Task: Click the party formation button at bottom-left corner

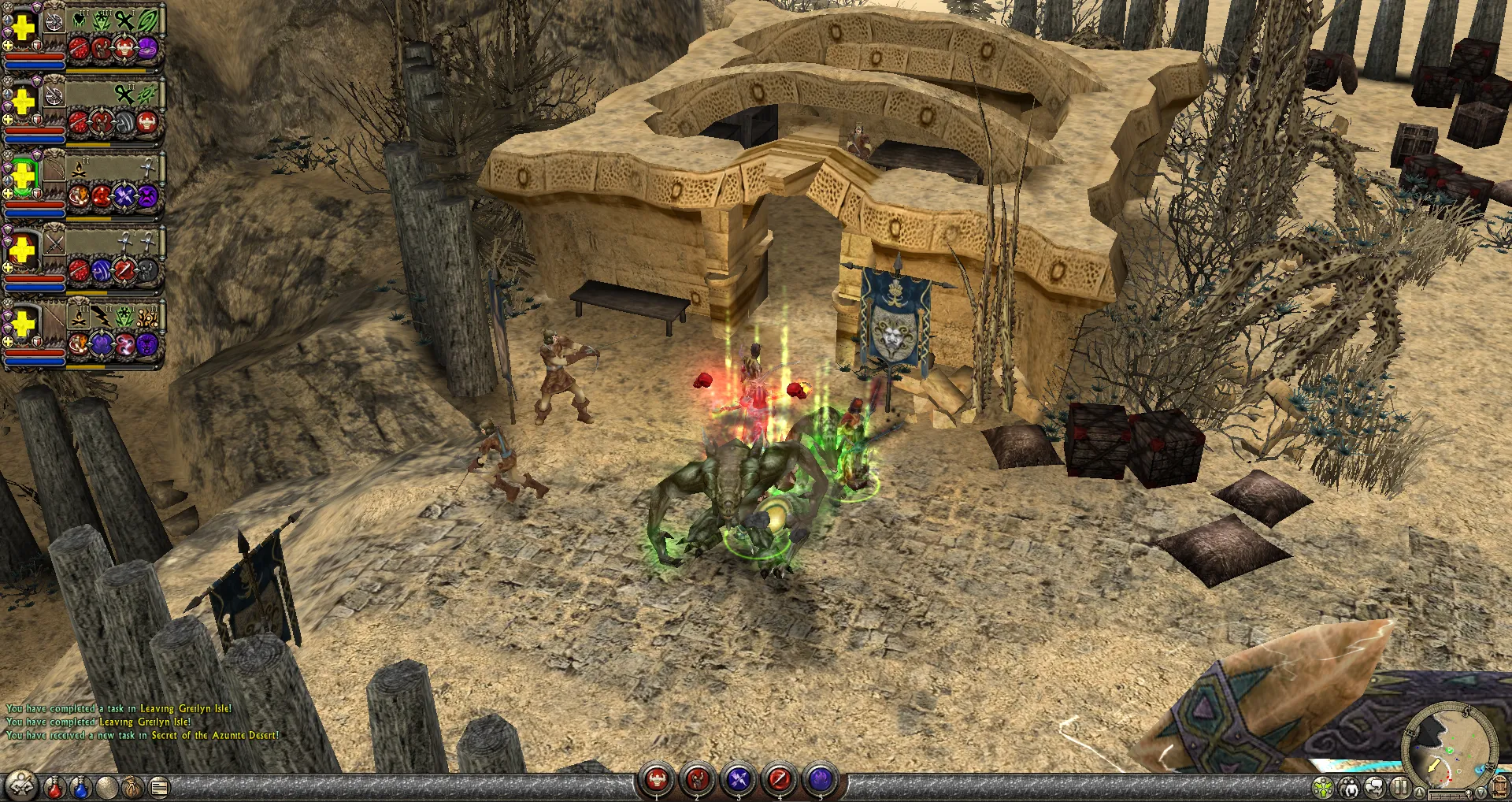Action: point(21,785)
